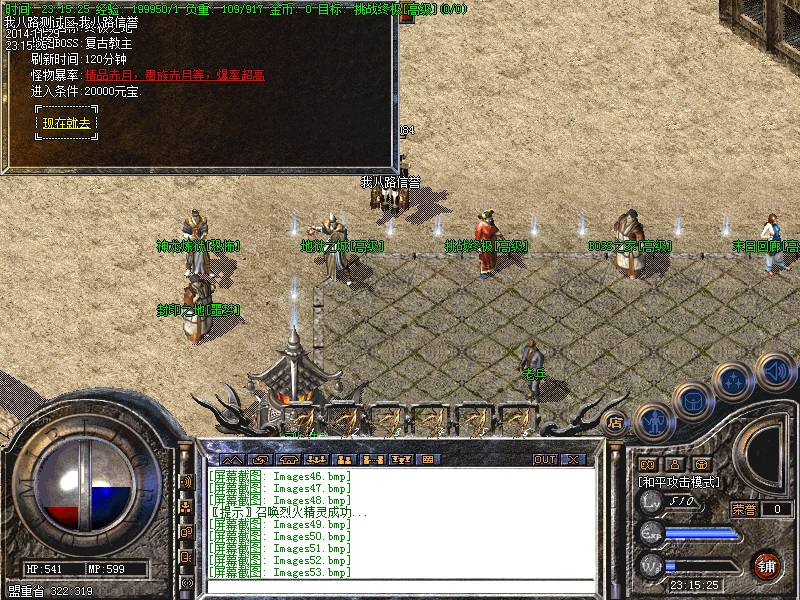
Task: Click the red 铺 stall button
Action: (767, 566)
